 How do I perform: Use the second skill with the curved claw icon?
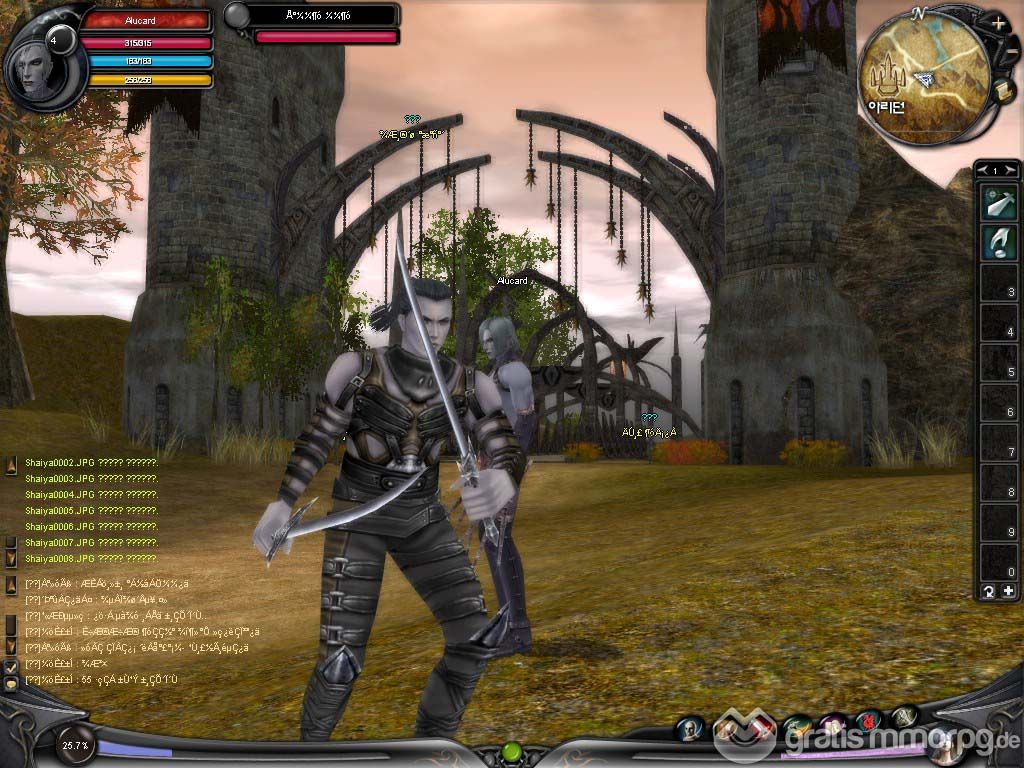pos(997,243)
